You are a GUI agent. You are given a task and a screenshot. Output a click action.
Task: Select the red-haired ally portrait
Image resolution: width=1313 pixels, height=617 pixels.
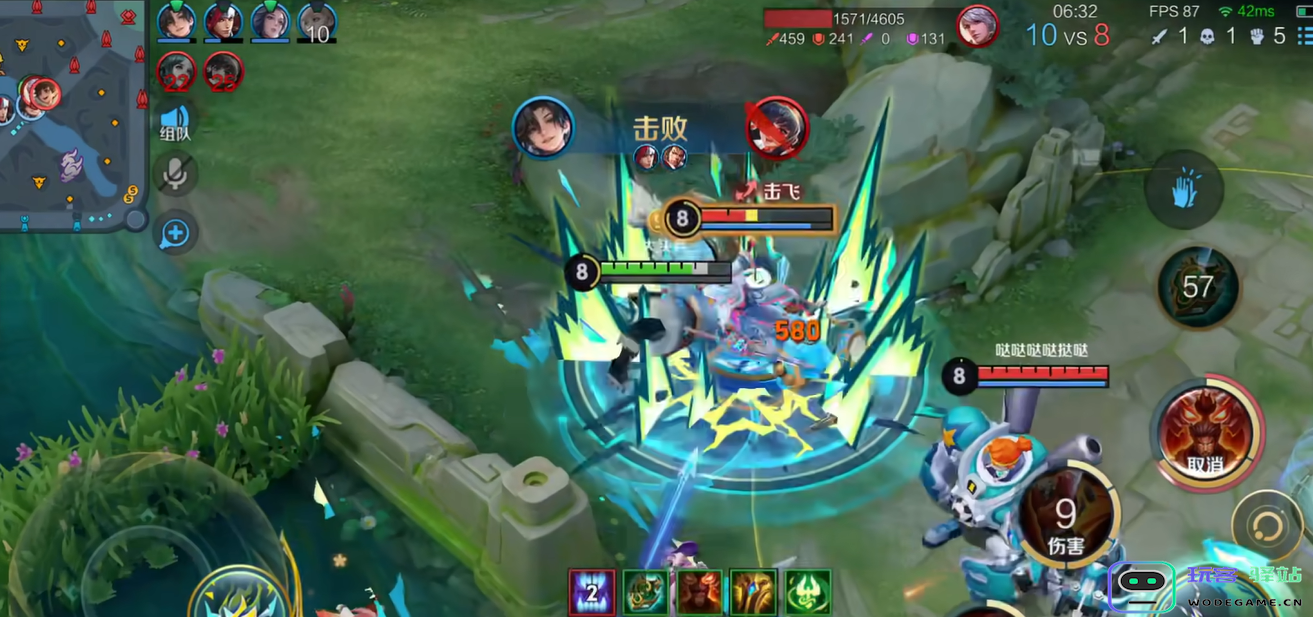click(223, 21)
